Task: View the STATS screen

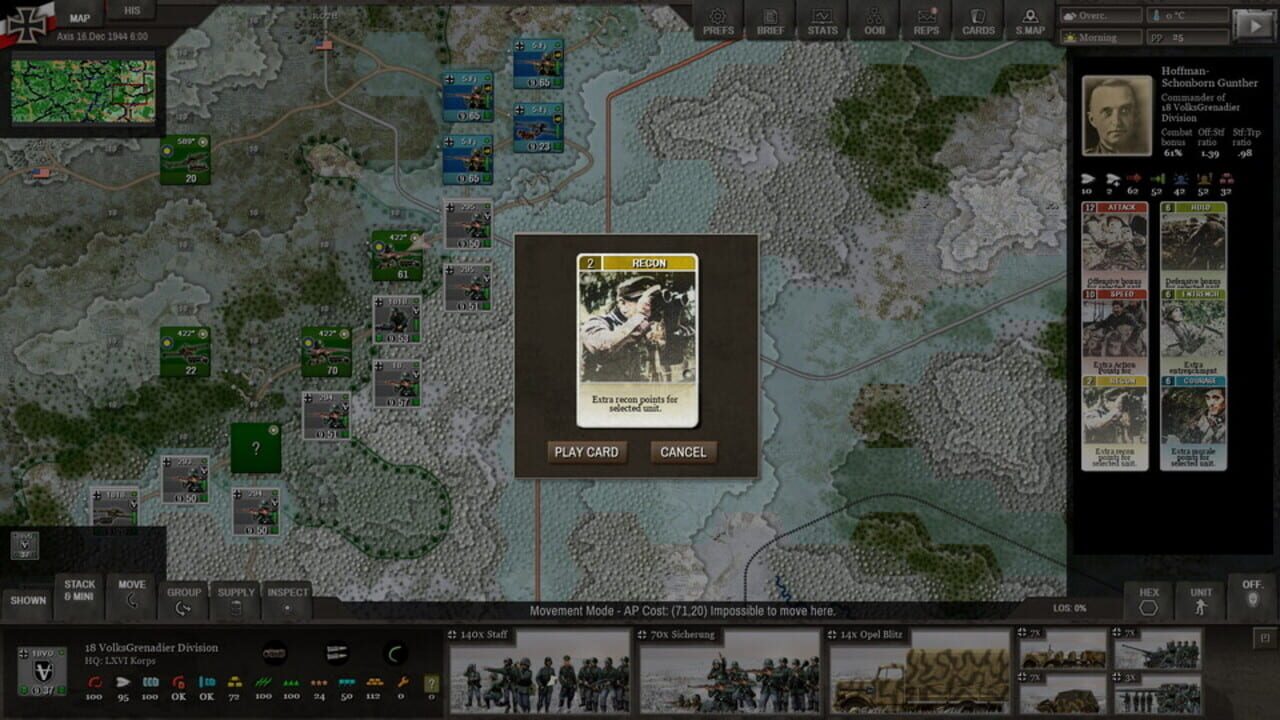Action: [822, 22]
